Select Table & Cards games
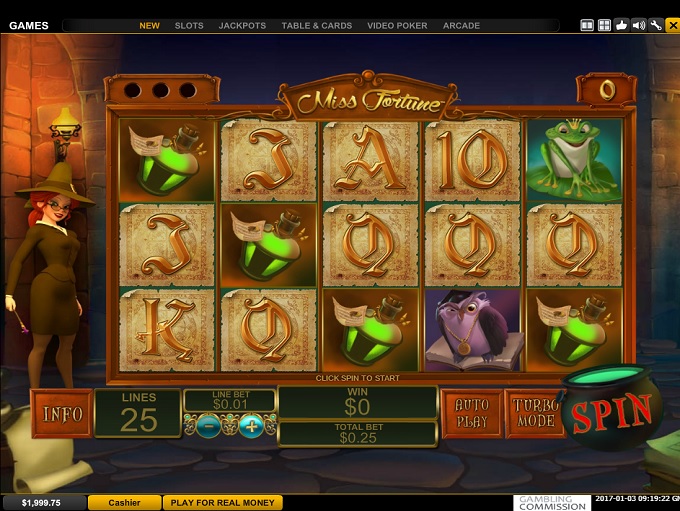 tap(317, 25)
